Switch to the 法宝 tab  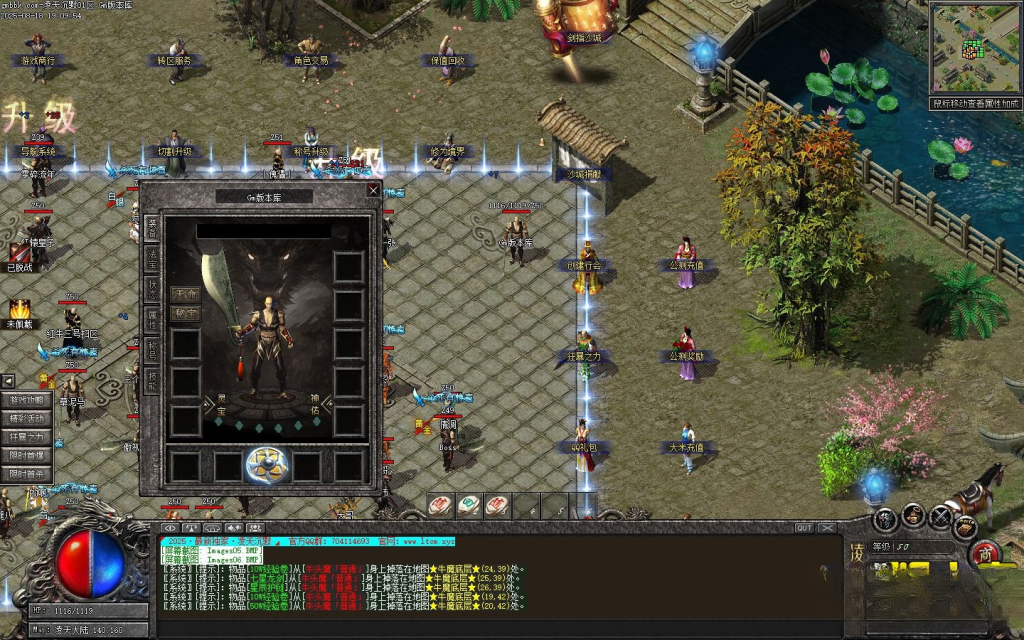152,259
